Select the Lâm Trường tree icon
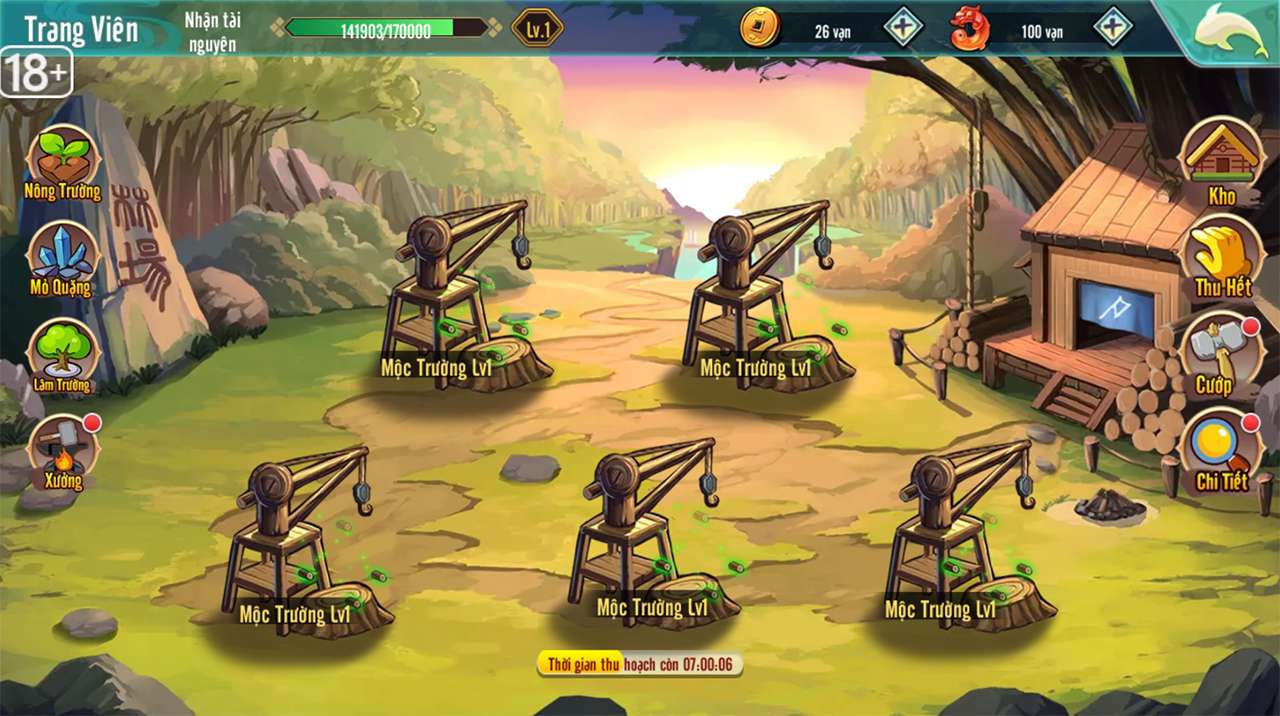Viewport: 1280px width, 716px height. point(62,352)
